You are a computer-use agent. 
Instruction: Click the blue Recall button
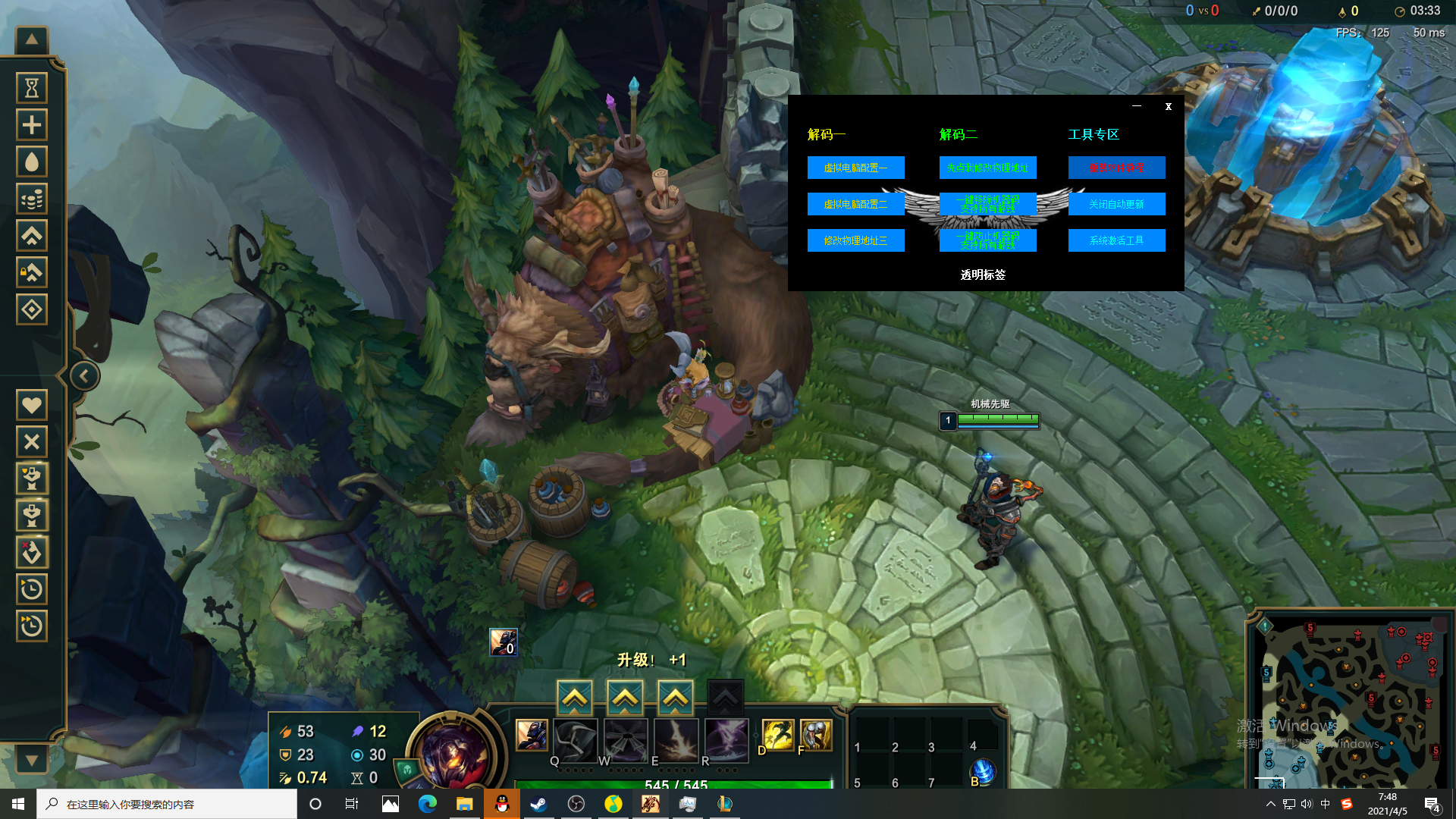click(983, 772)
